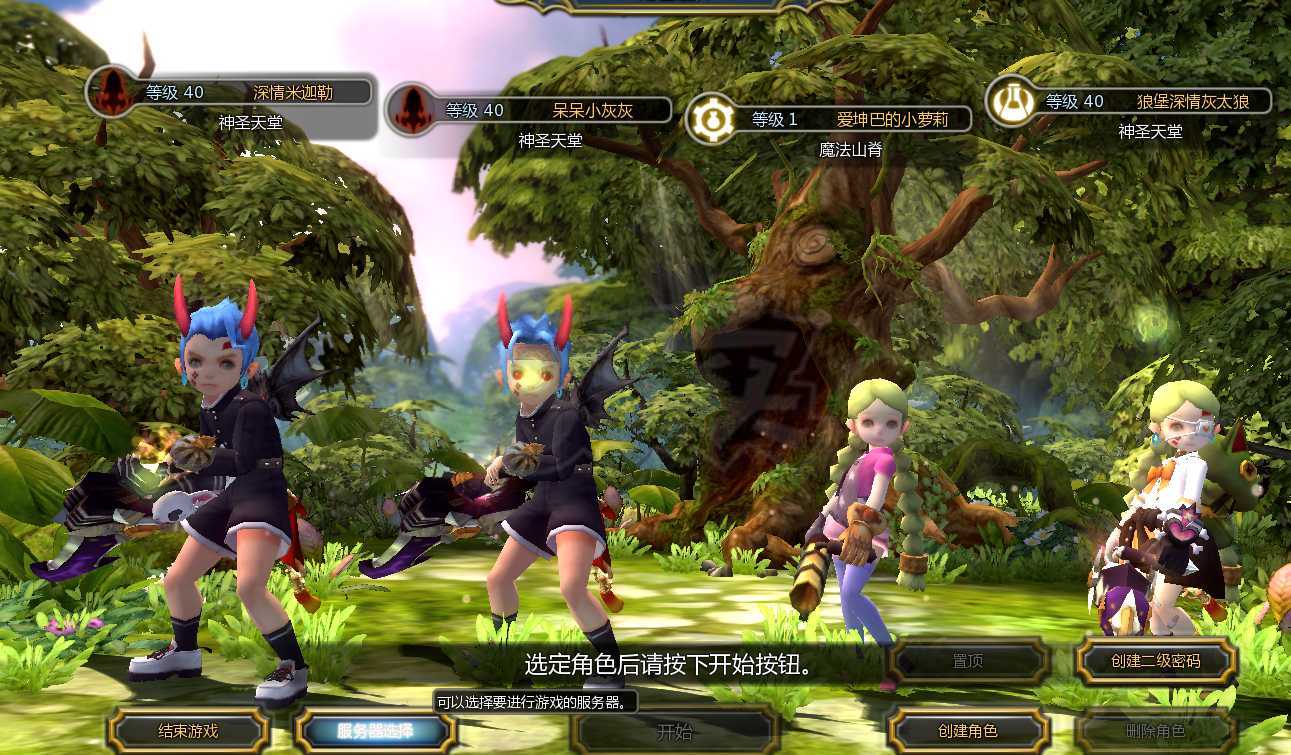Viewport: 1291px width, 755px height.
Task: Open 创建二级密码 secondary password setup
Action: (x=1156, y=661)
